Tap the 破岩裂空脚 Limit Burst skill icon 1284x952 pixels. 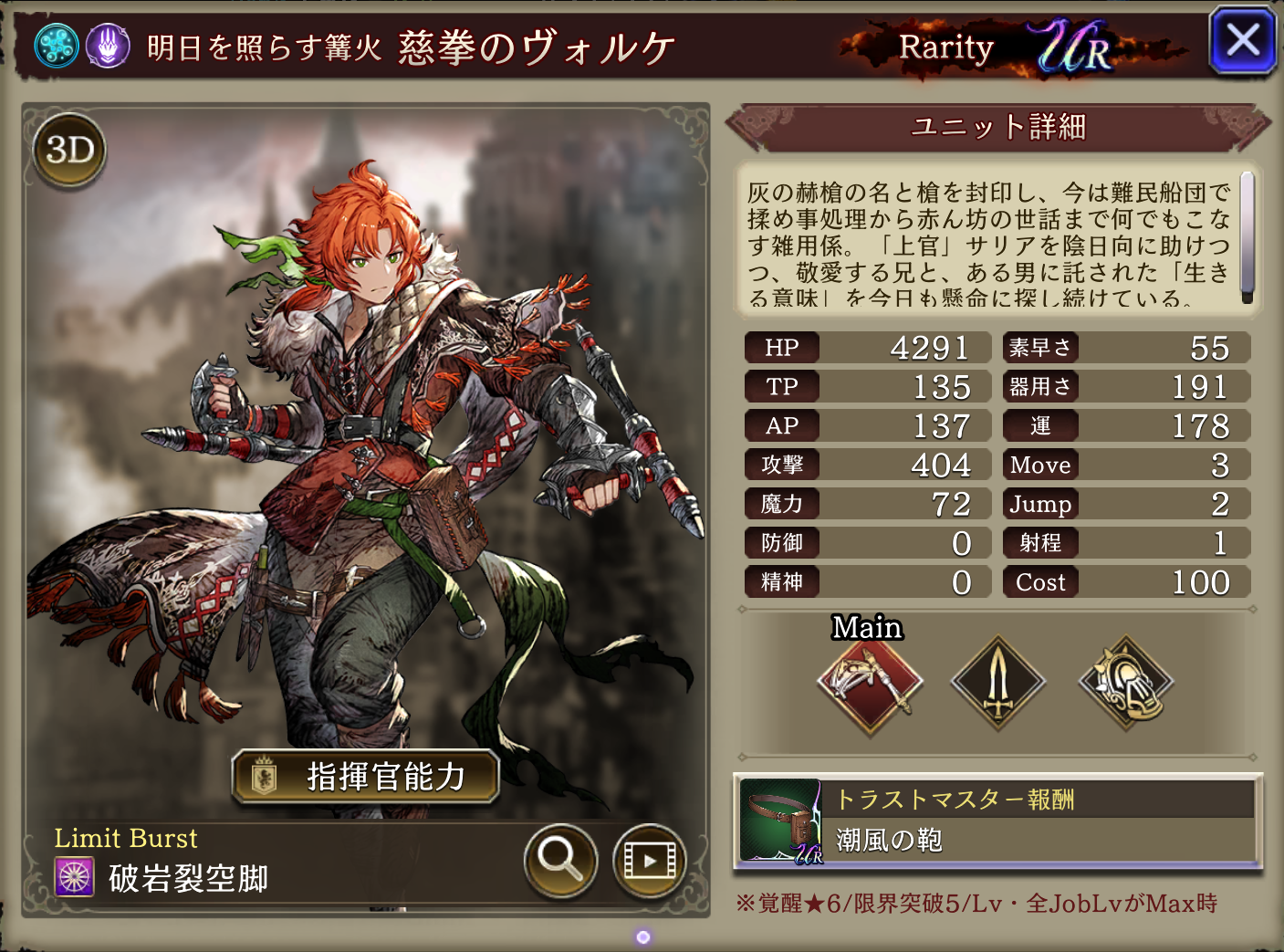pyautogui.click(x=75, y=878)
